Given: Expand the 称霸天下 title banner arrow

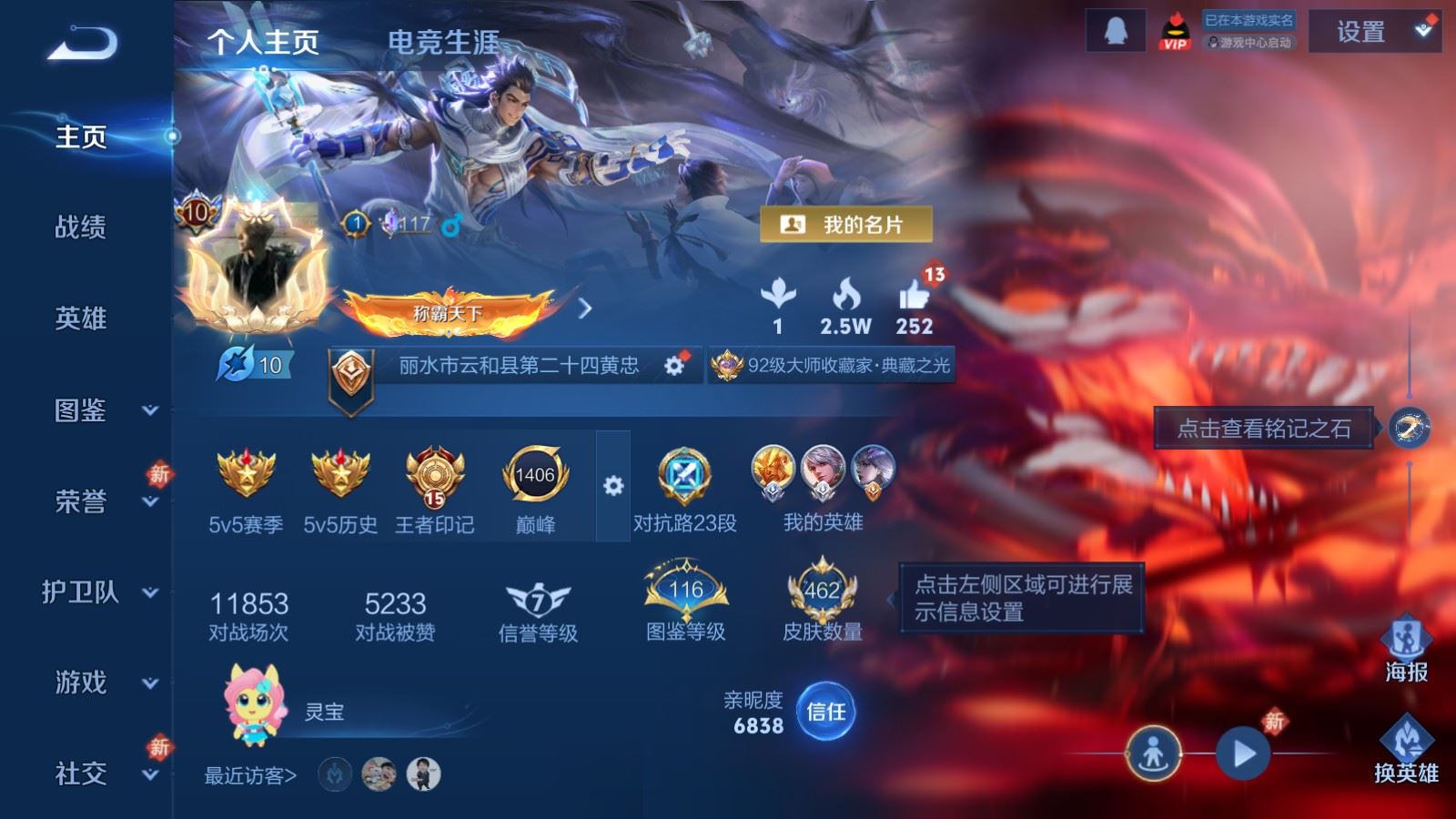Looking at the screenshot, I should [x=585, y=309].
